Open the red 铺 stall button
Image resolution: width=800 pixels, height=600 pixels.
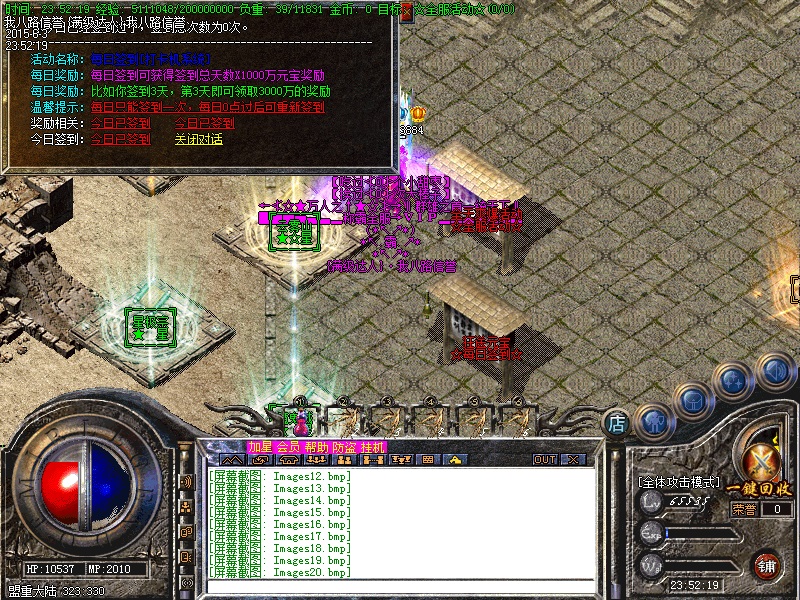768,565
